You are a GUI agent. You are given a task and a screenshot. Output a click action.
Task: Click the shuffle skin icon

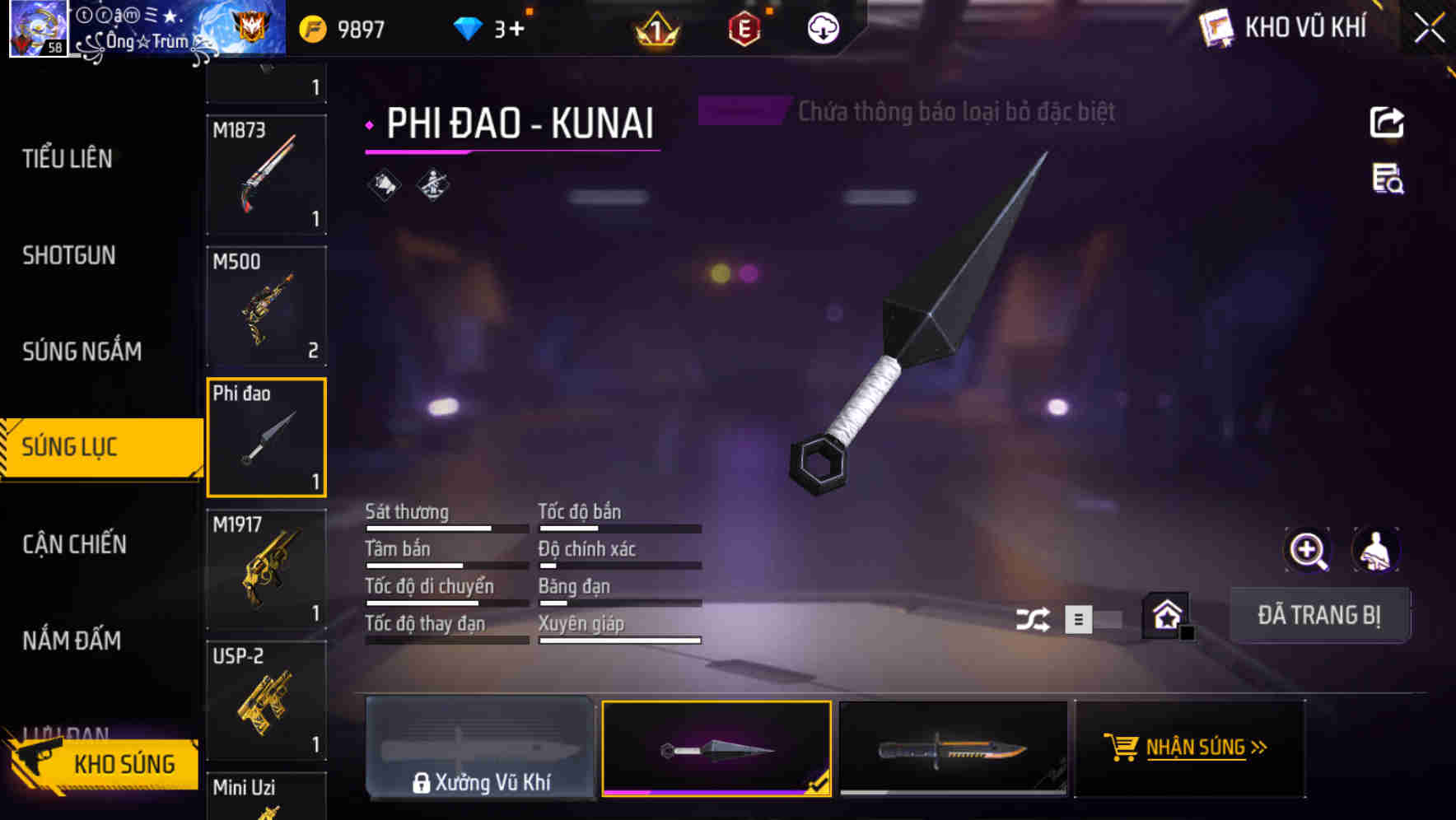pyautogui.click(x=1033, y=618)
